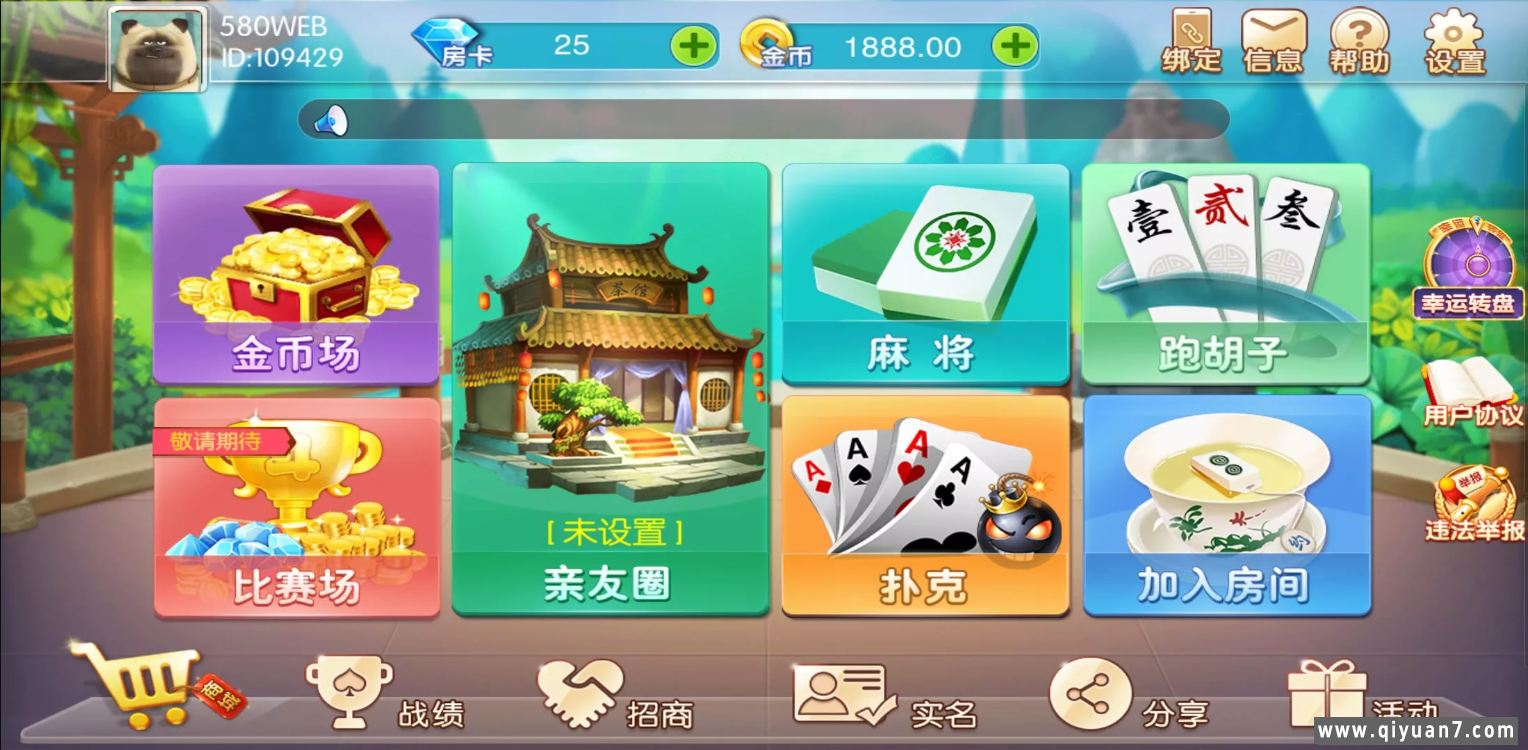This screenshot has height=750, width=1528.
Task: Enter the 扑克 poker game
Action: tap(925, 505)
